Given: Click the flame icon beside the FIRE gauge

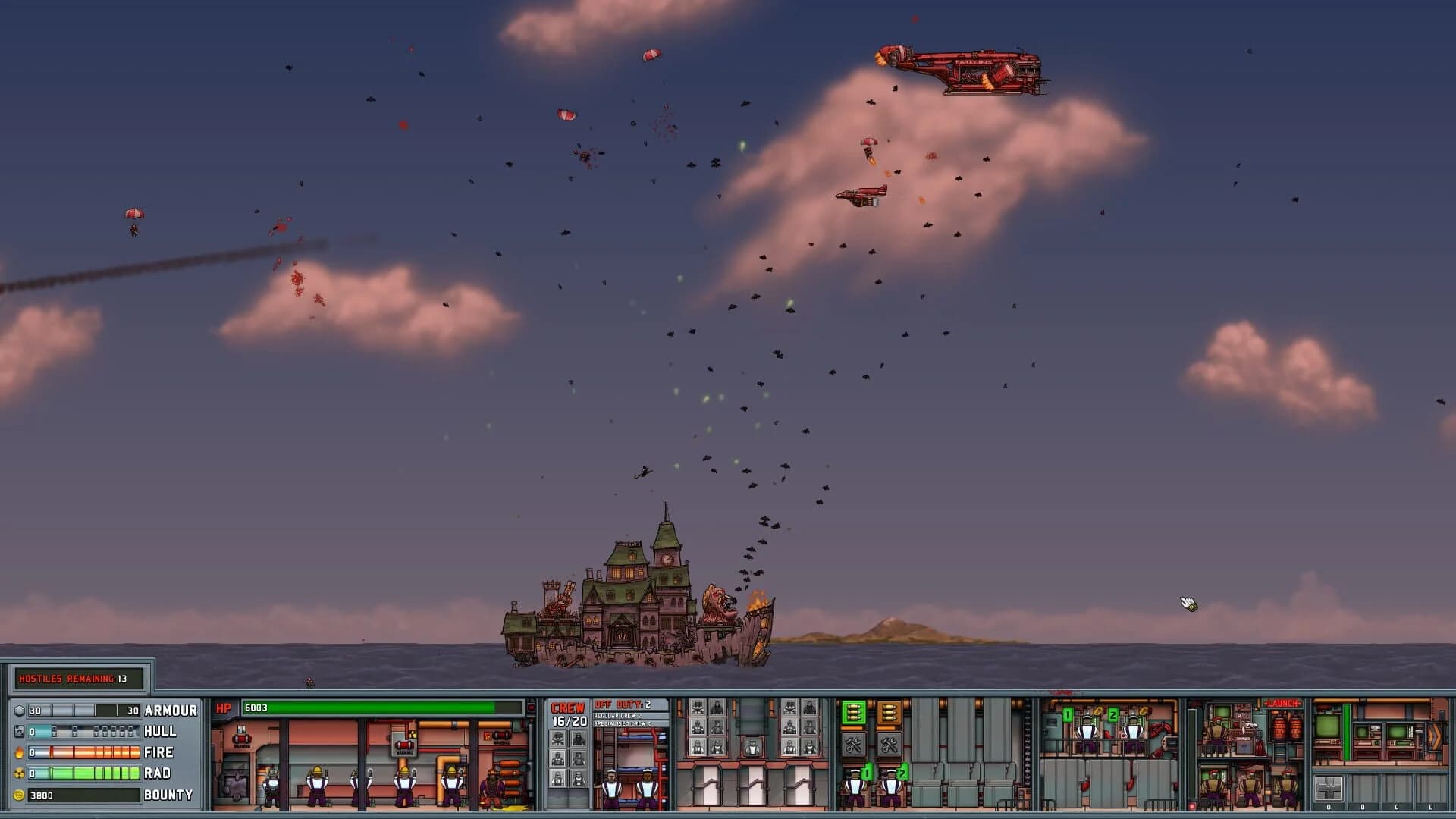Looking at the screenshot, I should 20,752.
